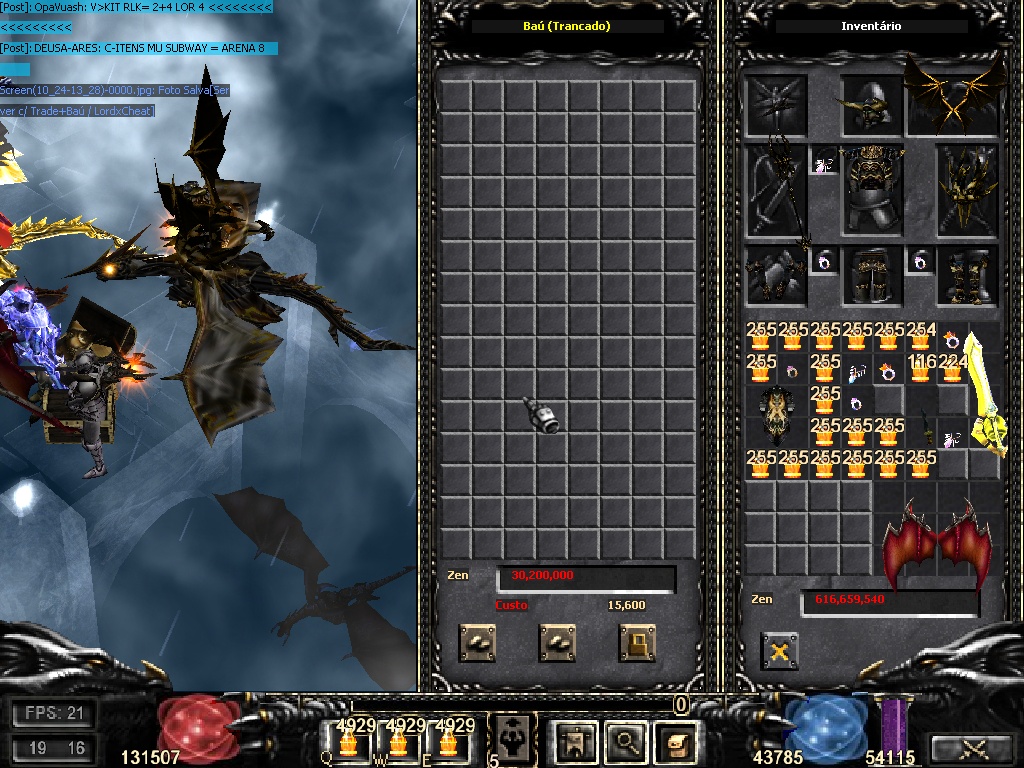Open the scroll icon button
The width and height of the screenshot is (1024, 768).
676,741
